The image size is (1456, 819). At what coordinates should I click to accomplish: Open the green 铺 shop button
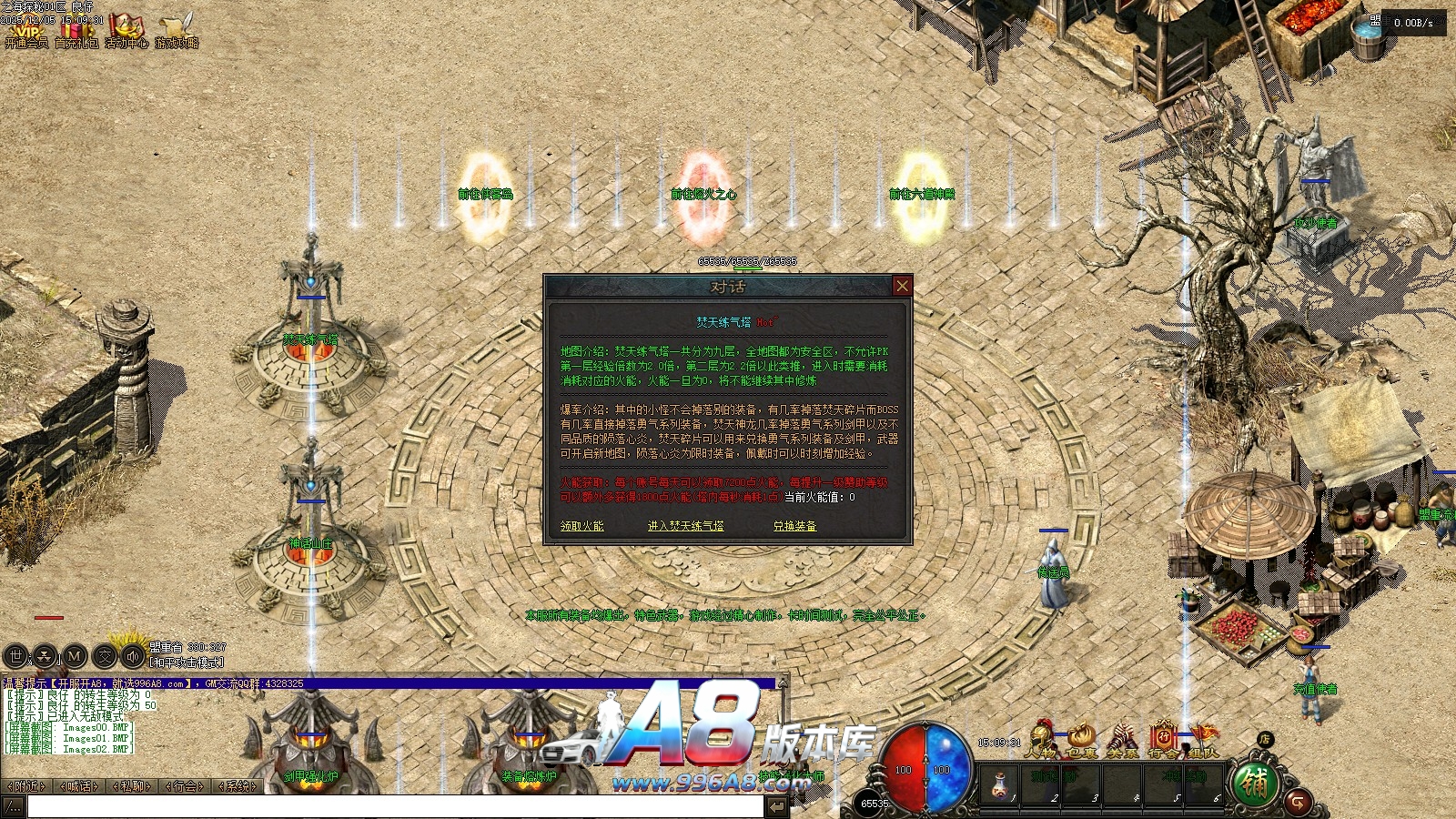(1254, 784)
